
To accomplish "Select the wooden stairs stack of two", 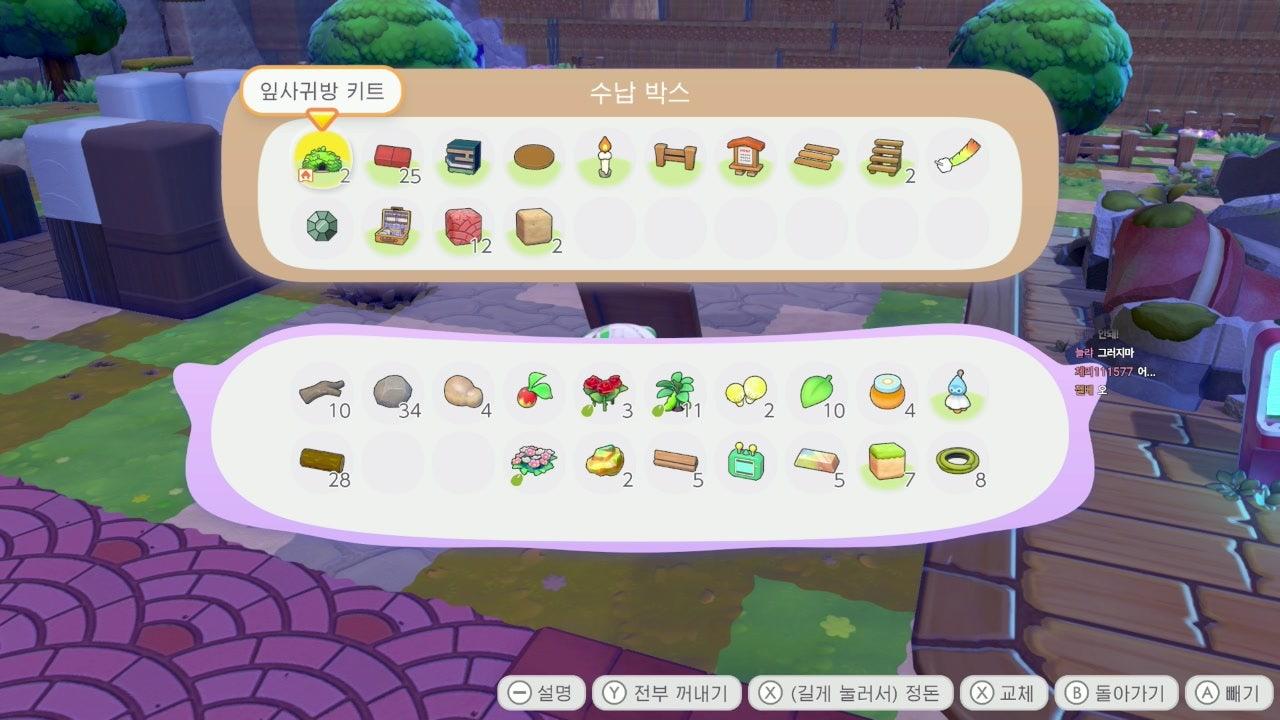I will tap(886, 159).
